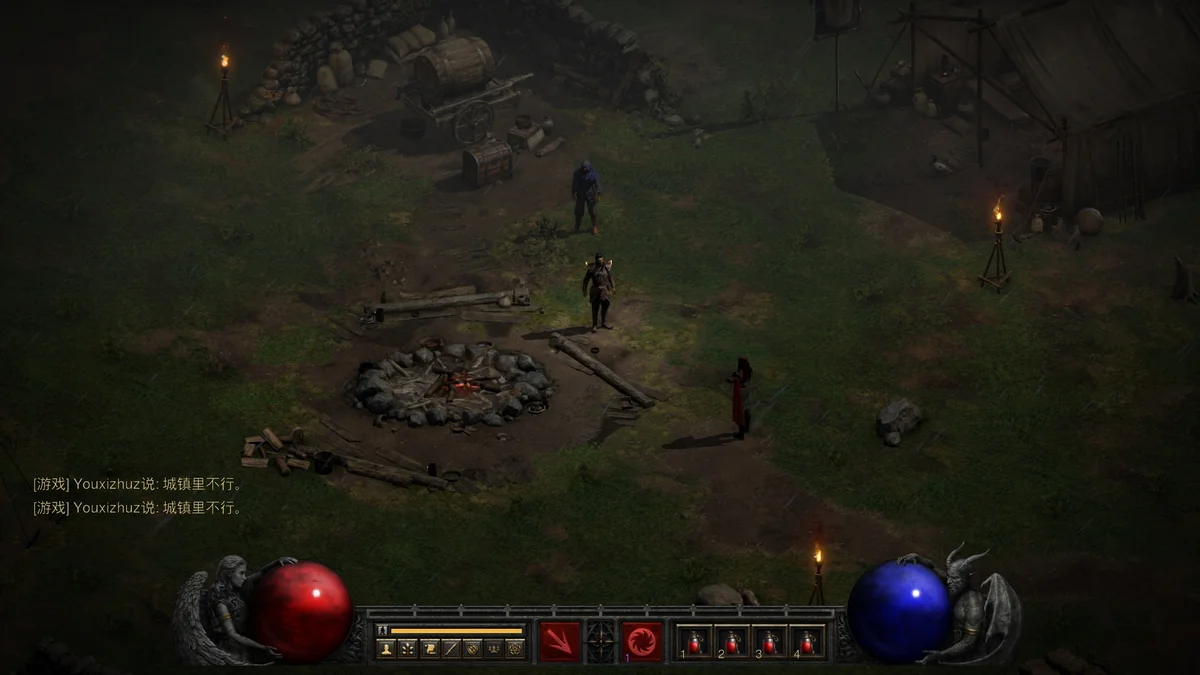Toggle the mini panel center ornament button
Image resolution: width=1200 pixels, height=675 pixels.
point(601,641)
